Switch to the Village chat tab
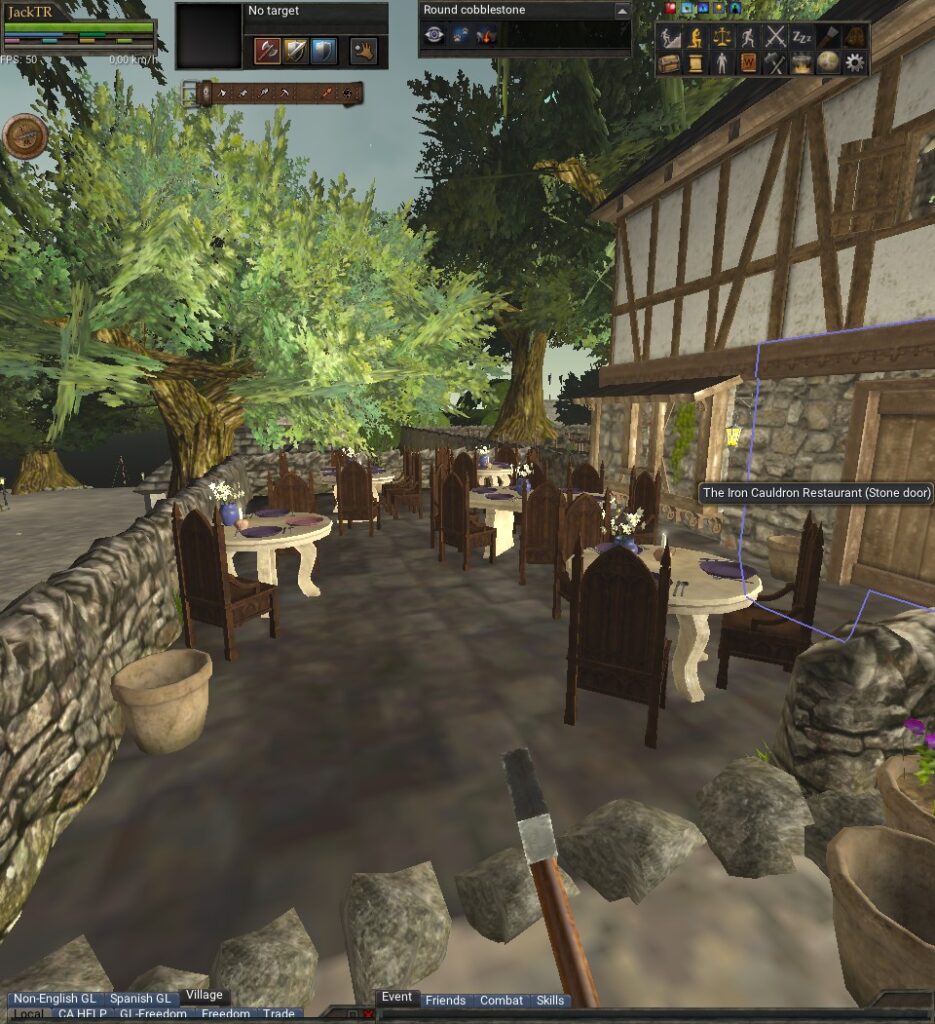This screenshot has height=1024, width=935. [x=204, y=996]
